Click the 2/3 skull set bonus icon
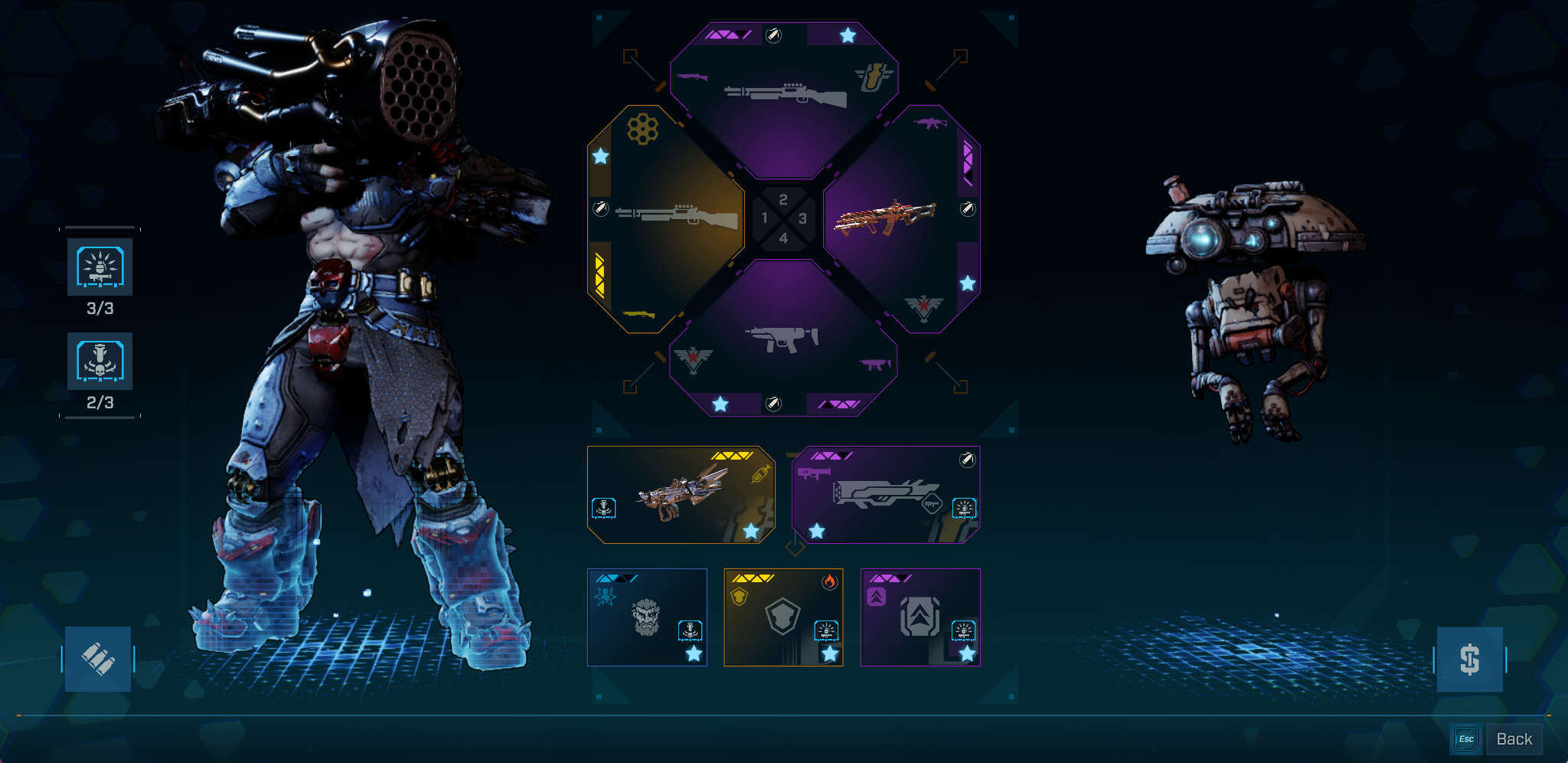Viewport: 1568px width, 763px height. point(100,361)
